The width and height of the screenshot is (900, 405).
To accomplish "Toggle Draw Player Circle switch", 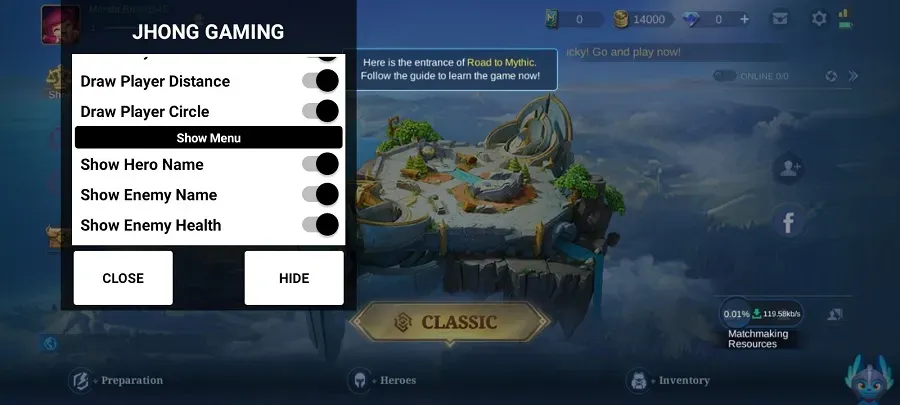I will pyautogui.click(x=320, y=111).
